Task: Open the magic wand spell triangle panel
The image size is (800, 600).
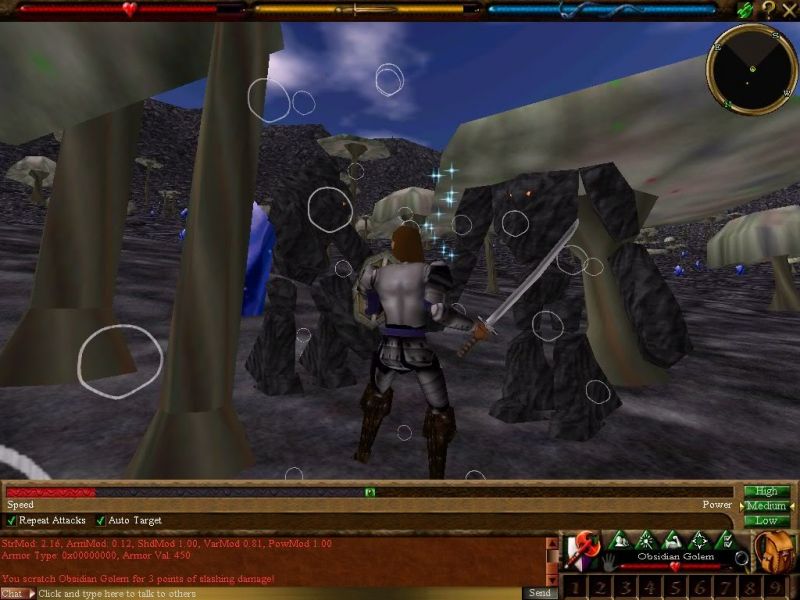Action: 645,541
